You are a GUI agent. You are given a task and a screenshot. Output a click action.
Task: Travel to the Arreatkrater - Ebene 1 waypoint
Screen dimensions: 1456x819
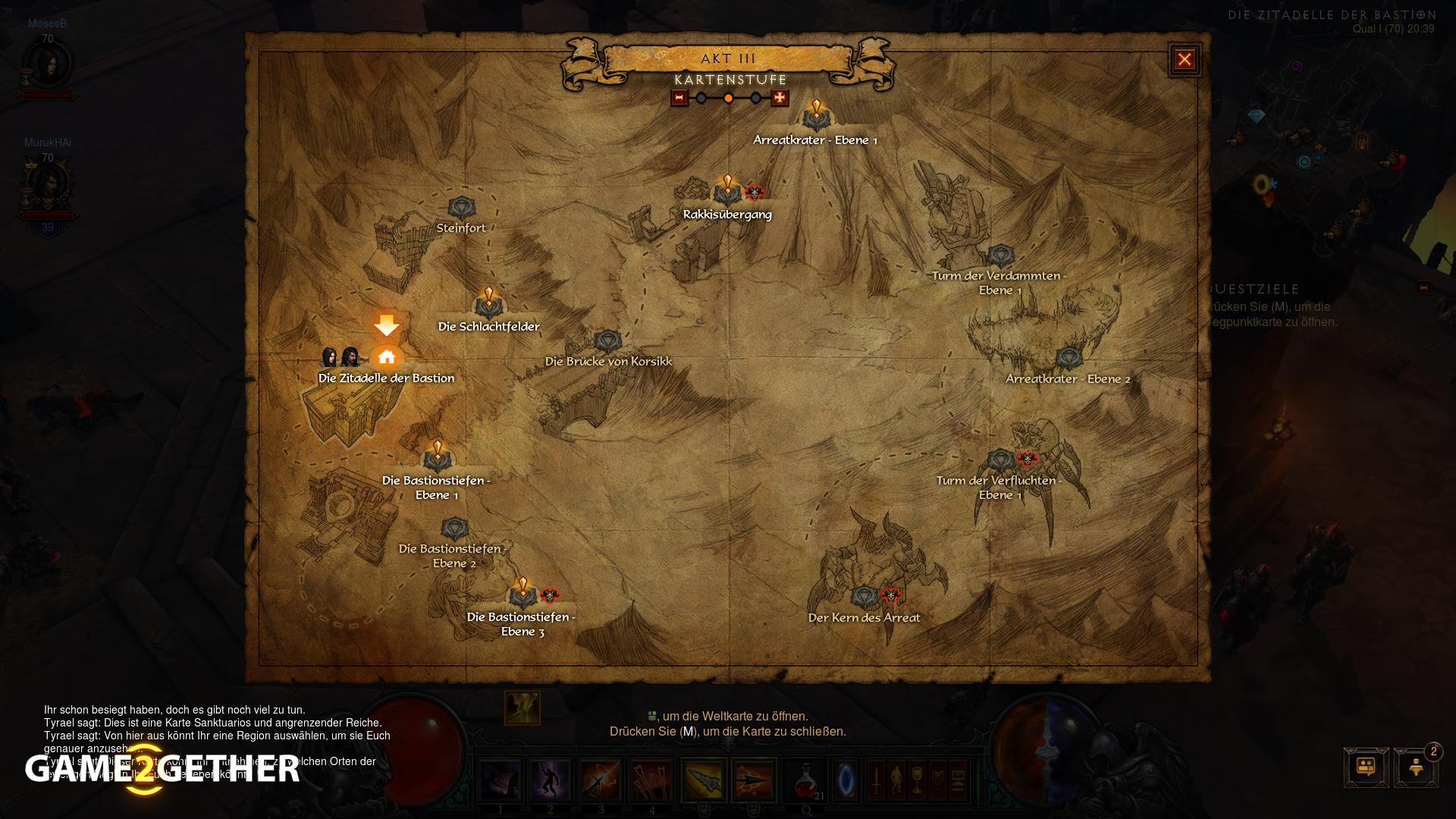(x=816, y=118)
